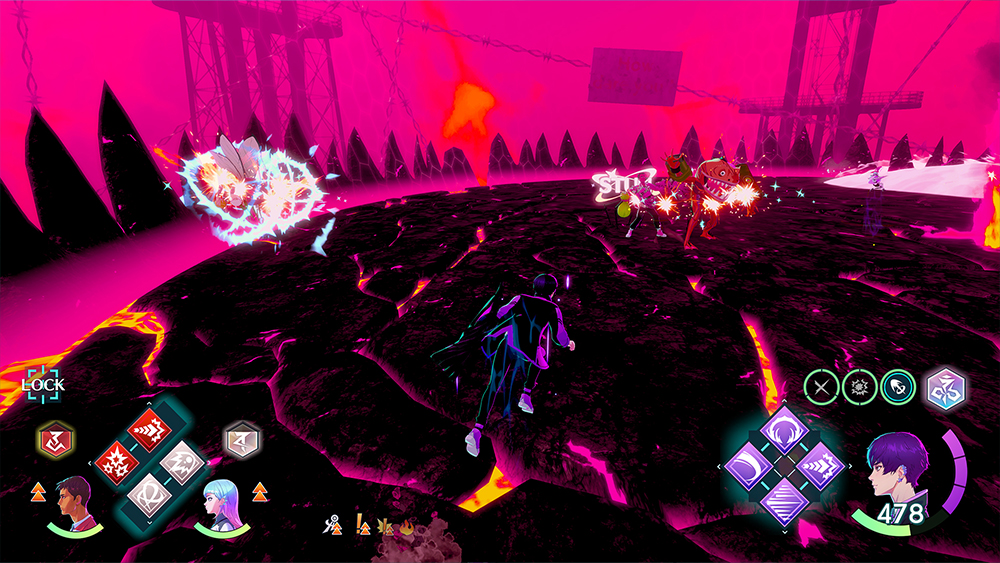This screenshot has height=563, width=1000.
Task: Select the spiky burst circle icon
Action: pyautogui.click(x=858, y=387)
